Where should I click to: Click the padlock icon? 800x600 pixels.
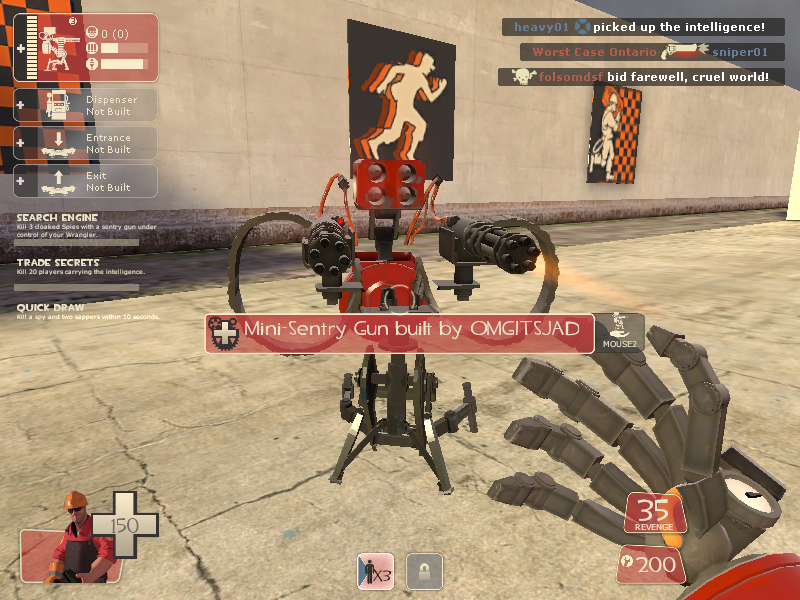[x=425, y=572]
